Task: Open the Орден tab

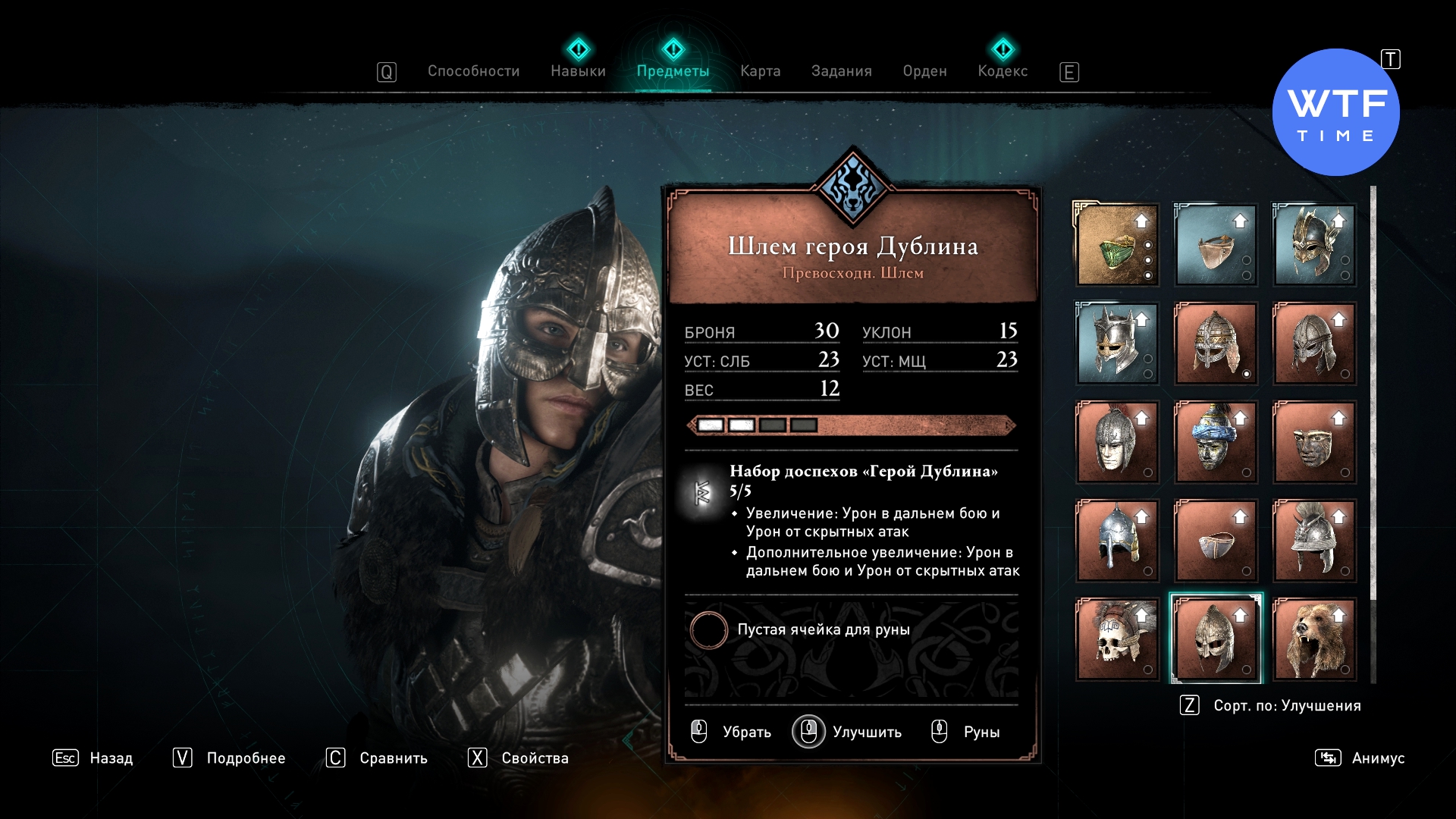Action: tap(924, 71)
